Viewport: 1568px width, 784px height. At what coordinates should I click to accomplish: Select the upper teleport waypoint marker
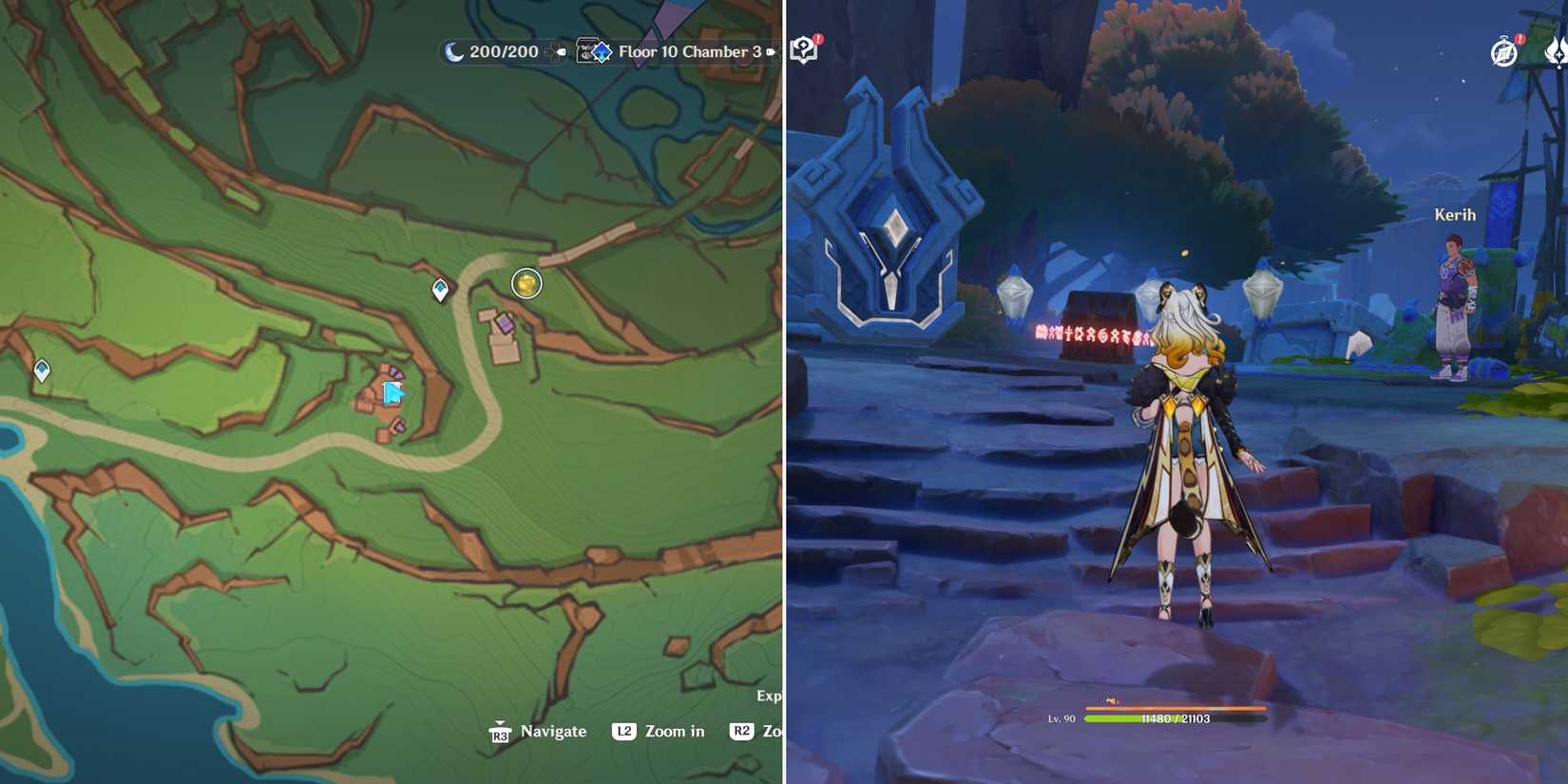point(438,284)
